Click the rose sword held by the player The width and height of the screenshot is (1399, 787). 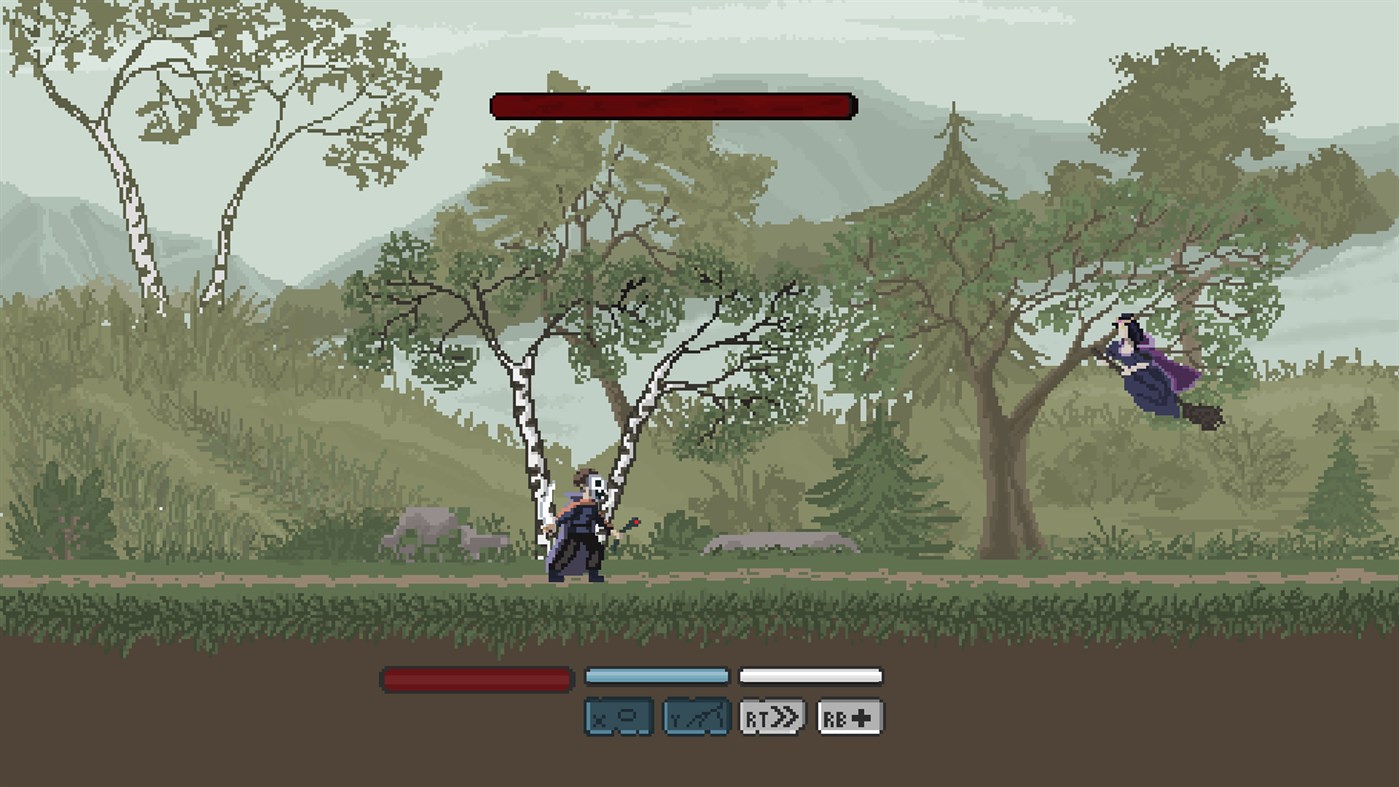pos(629,525)
